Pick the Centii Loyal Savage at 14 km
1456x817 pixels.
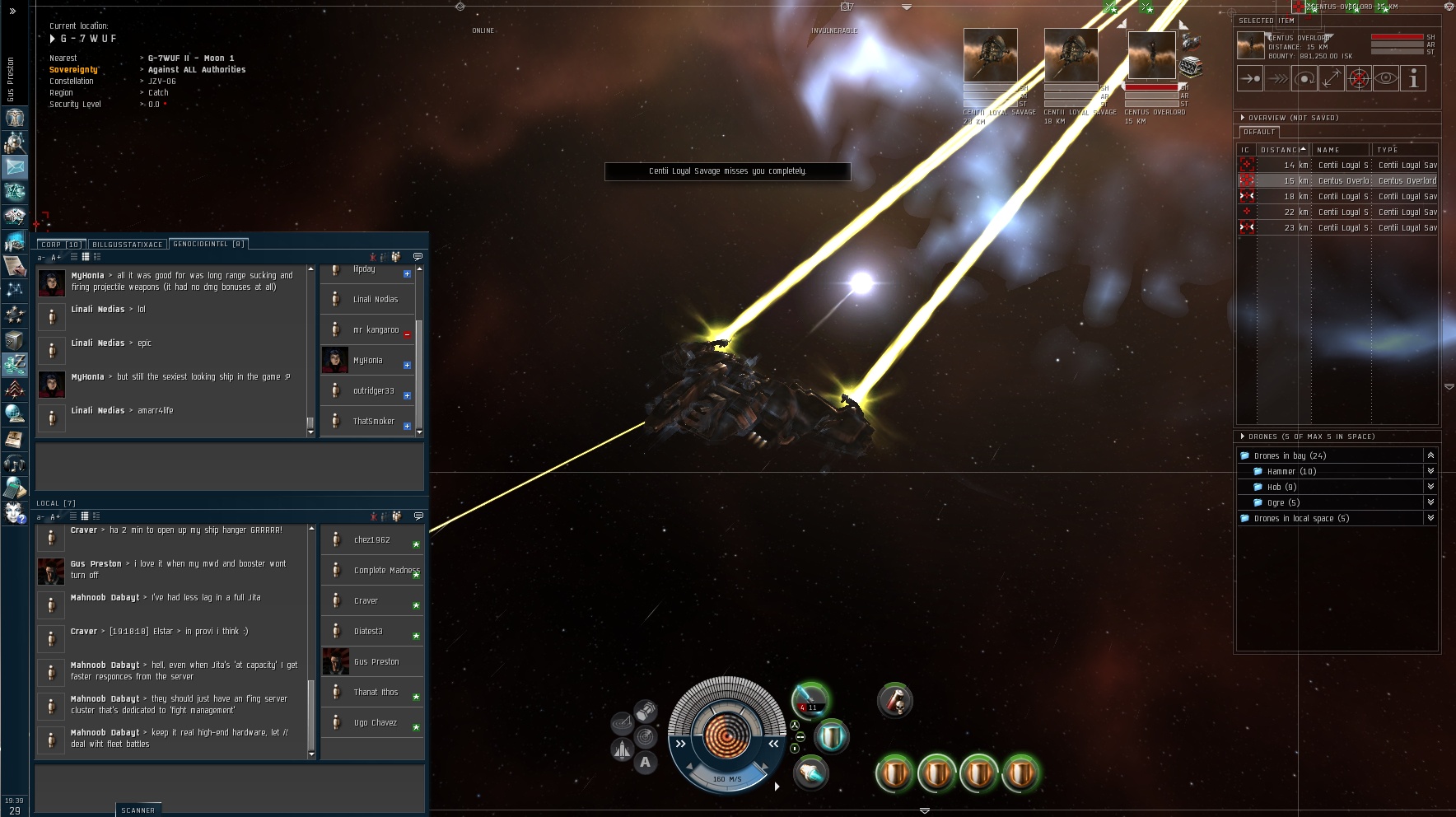click(1342, 166)
